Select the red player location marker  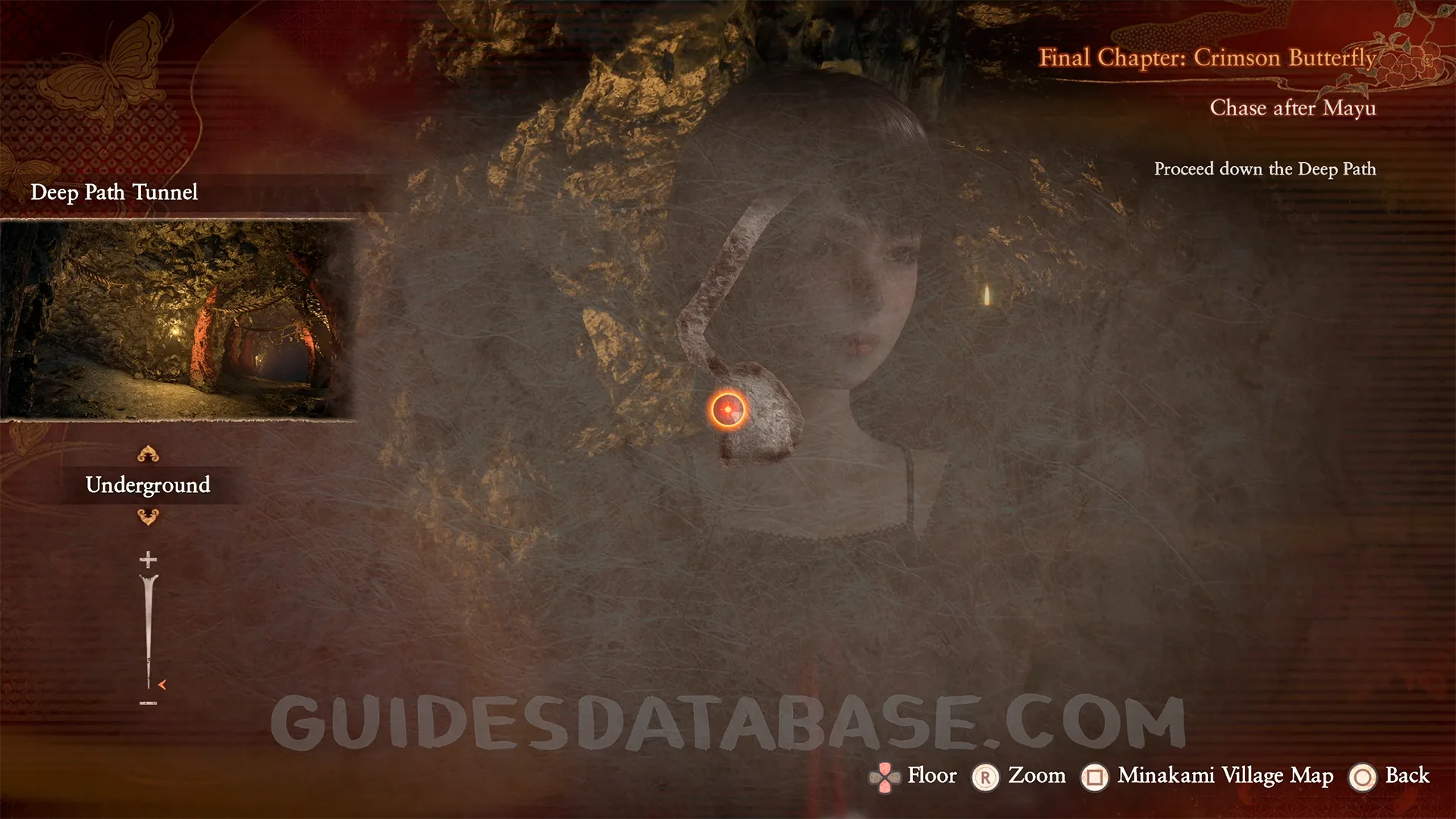click(x=728, y=410)
